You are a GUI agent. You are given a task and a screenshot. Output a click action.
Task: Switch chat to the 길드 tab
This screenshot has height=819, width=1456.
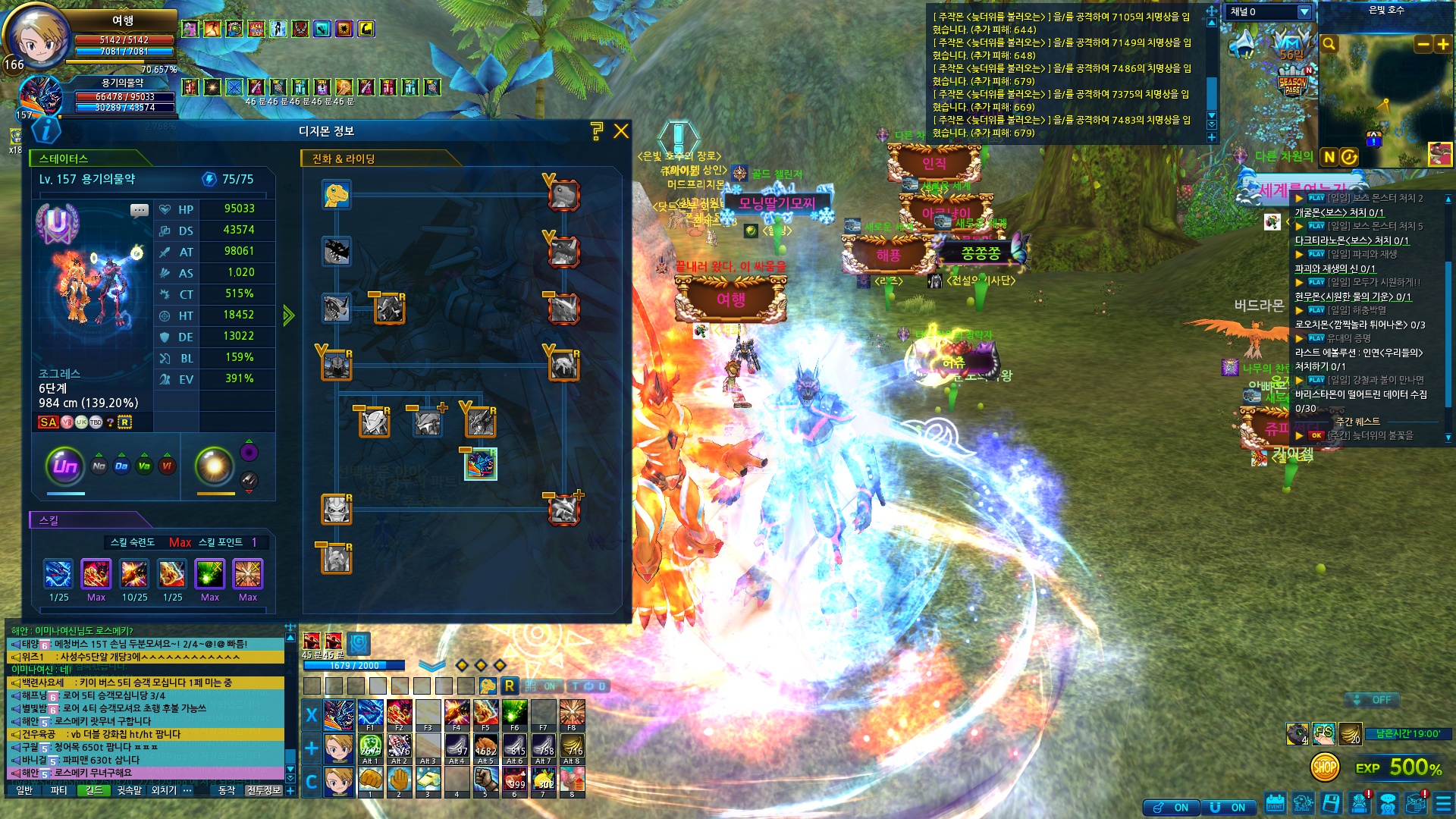94,790
